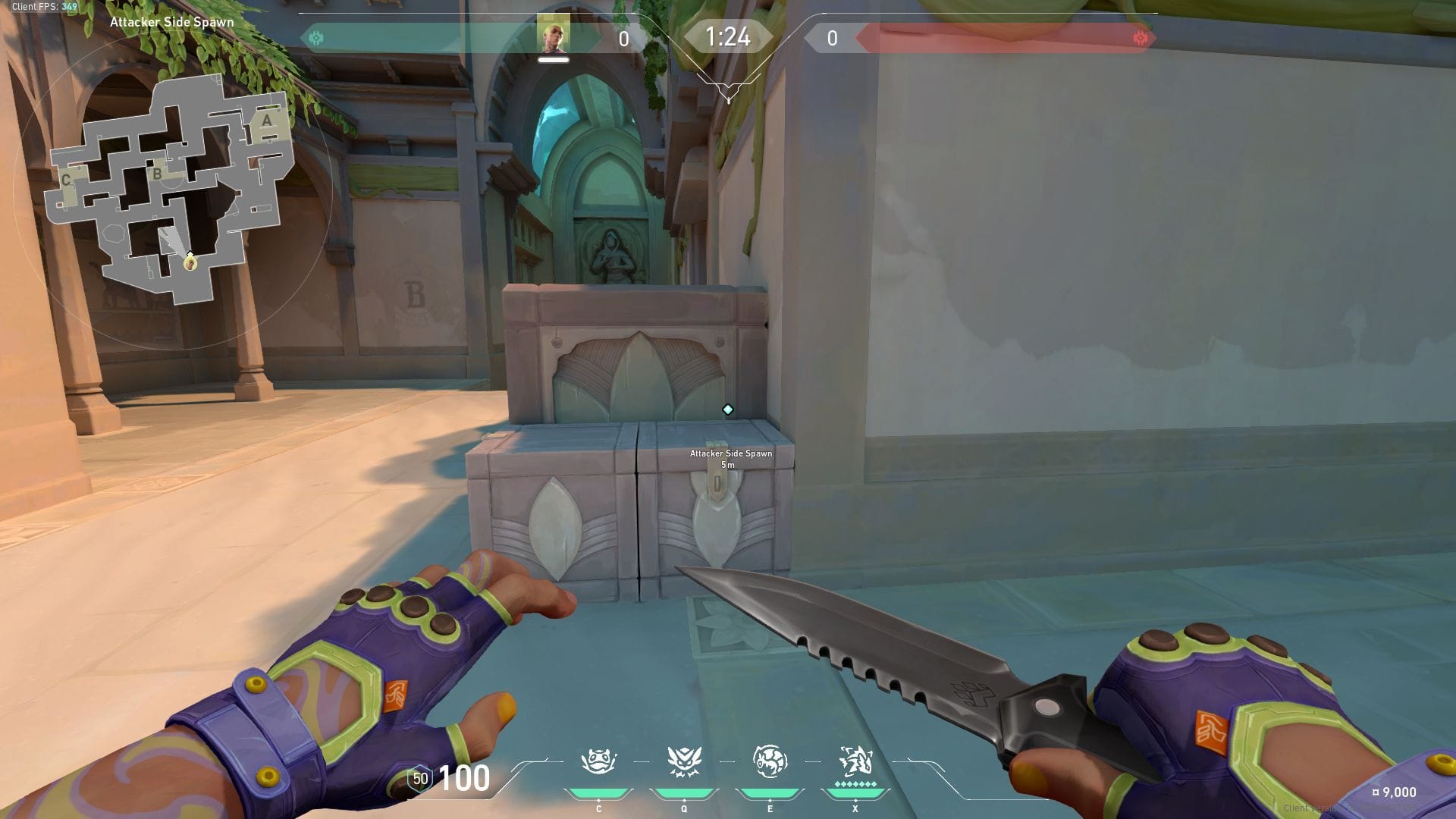Viewport: 1456px width, 819px height.
Task: Trigger the Thrash ultimate ability icon
Action: [855, 760]
